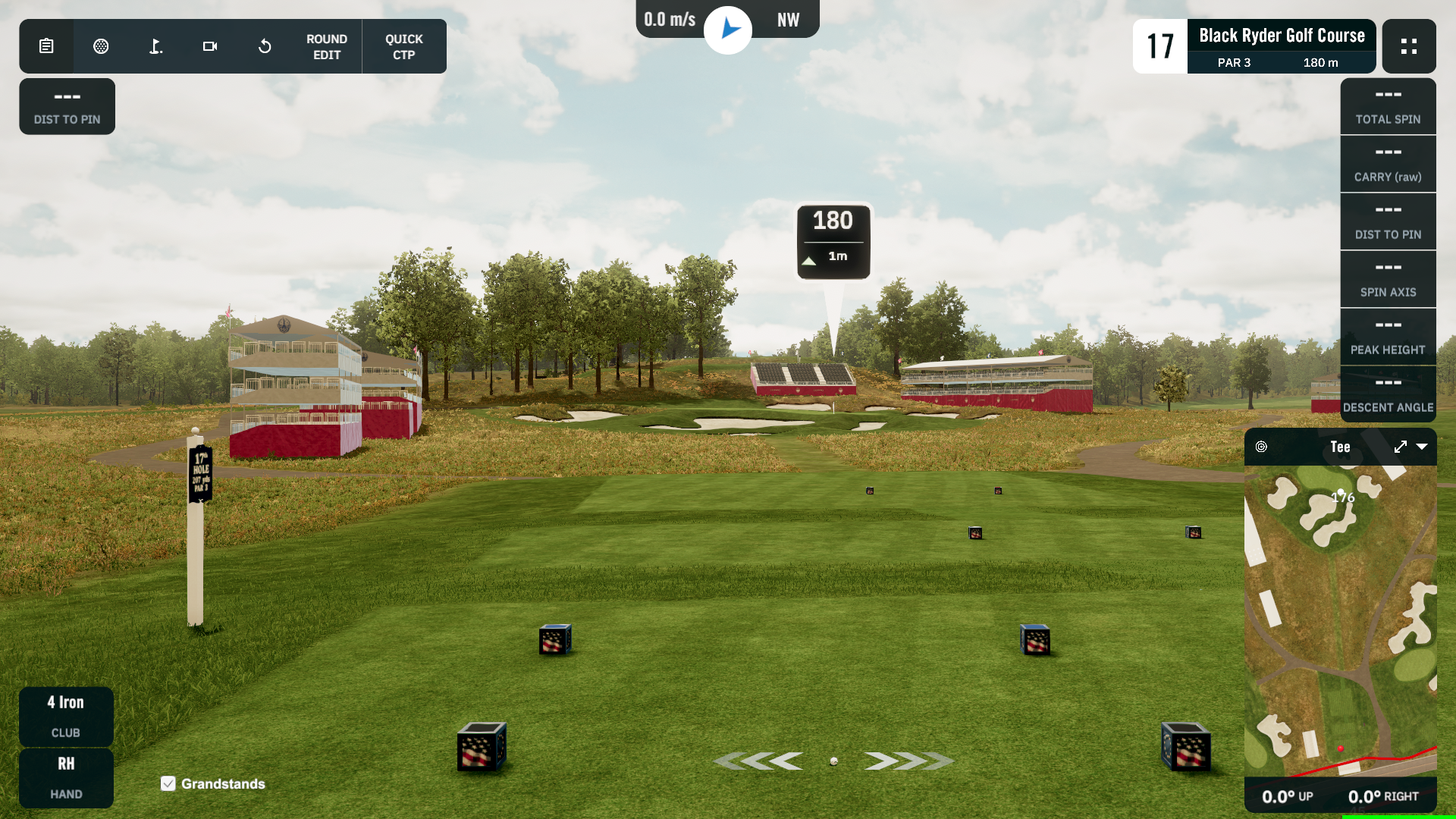Select the hole 17 number tile

pyautogui.click(x=1159, y=46)
